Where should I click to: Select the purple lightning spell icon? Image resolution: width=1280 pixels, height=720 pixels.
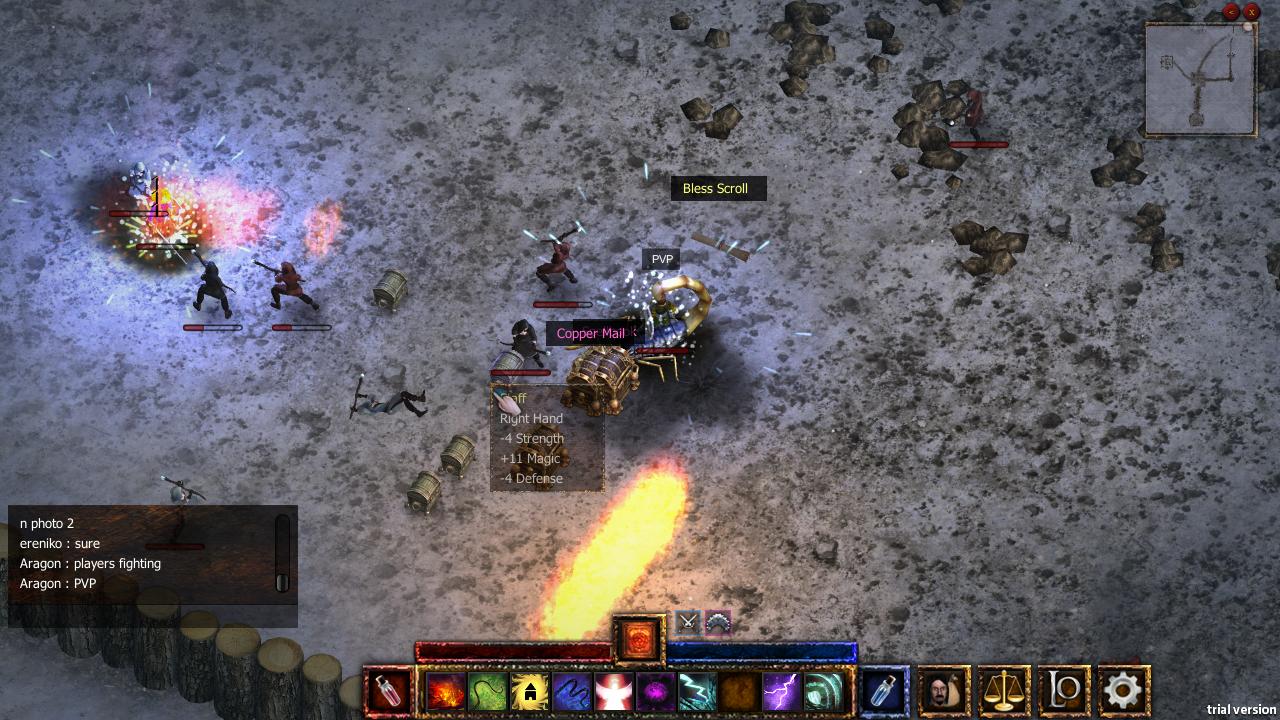(x=779, y=689)
